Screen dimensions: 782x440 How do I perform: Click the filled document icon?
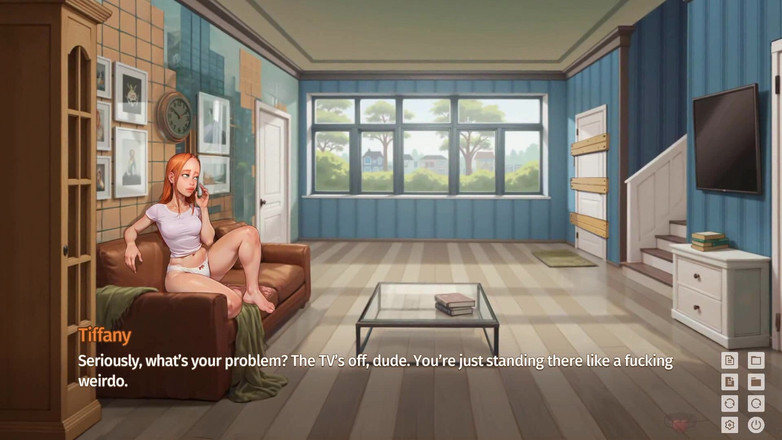click(730, 382)
